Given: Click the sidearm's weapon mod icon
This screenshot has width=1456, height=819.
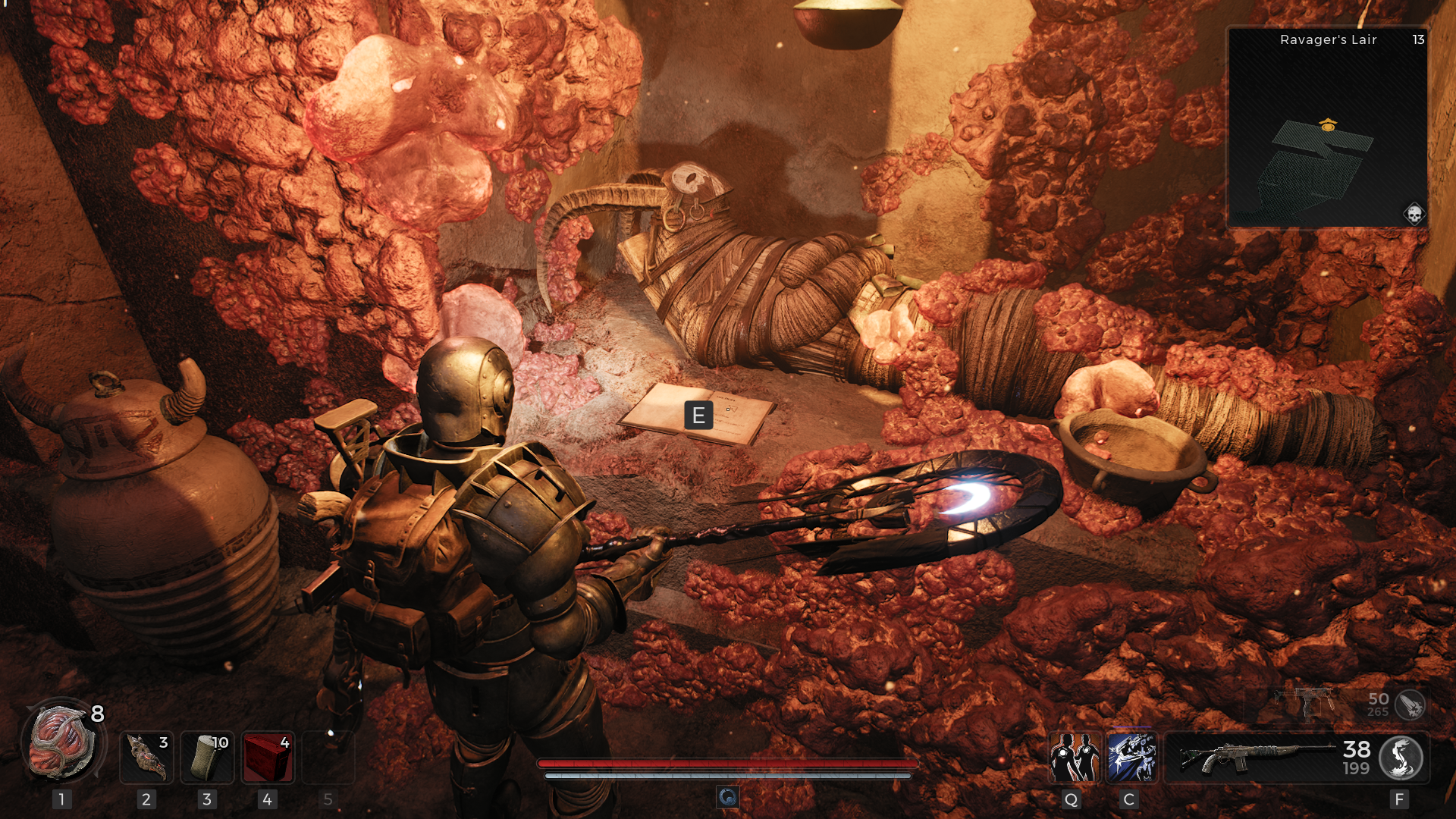Looking at the screenshot, I should [1410, 704].
